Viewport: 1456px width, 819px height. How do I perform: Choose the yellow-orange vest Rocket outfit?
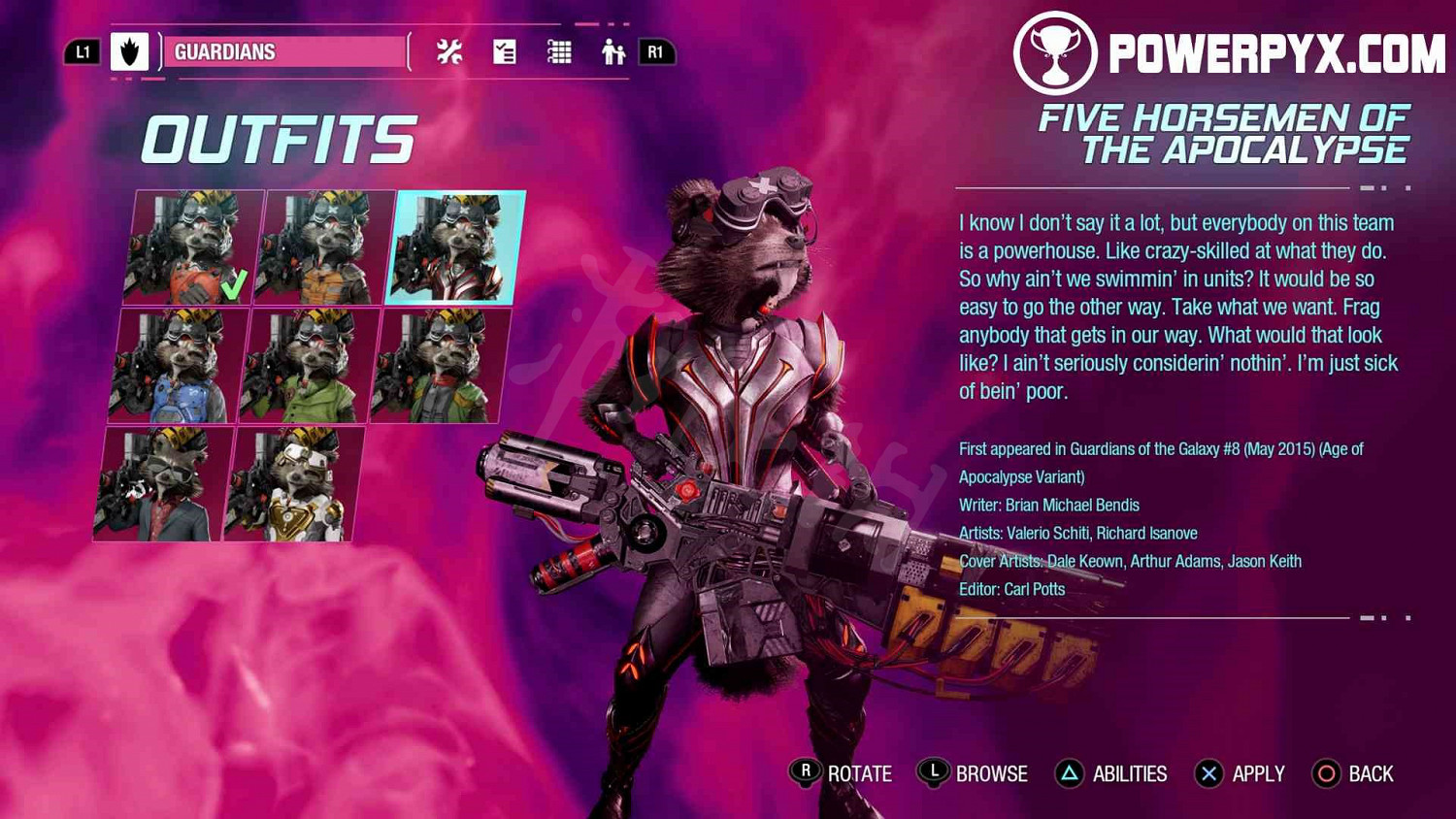pos(325,247)
